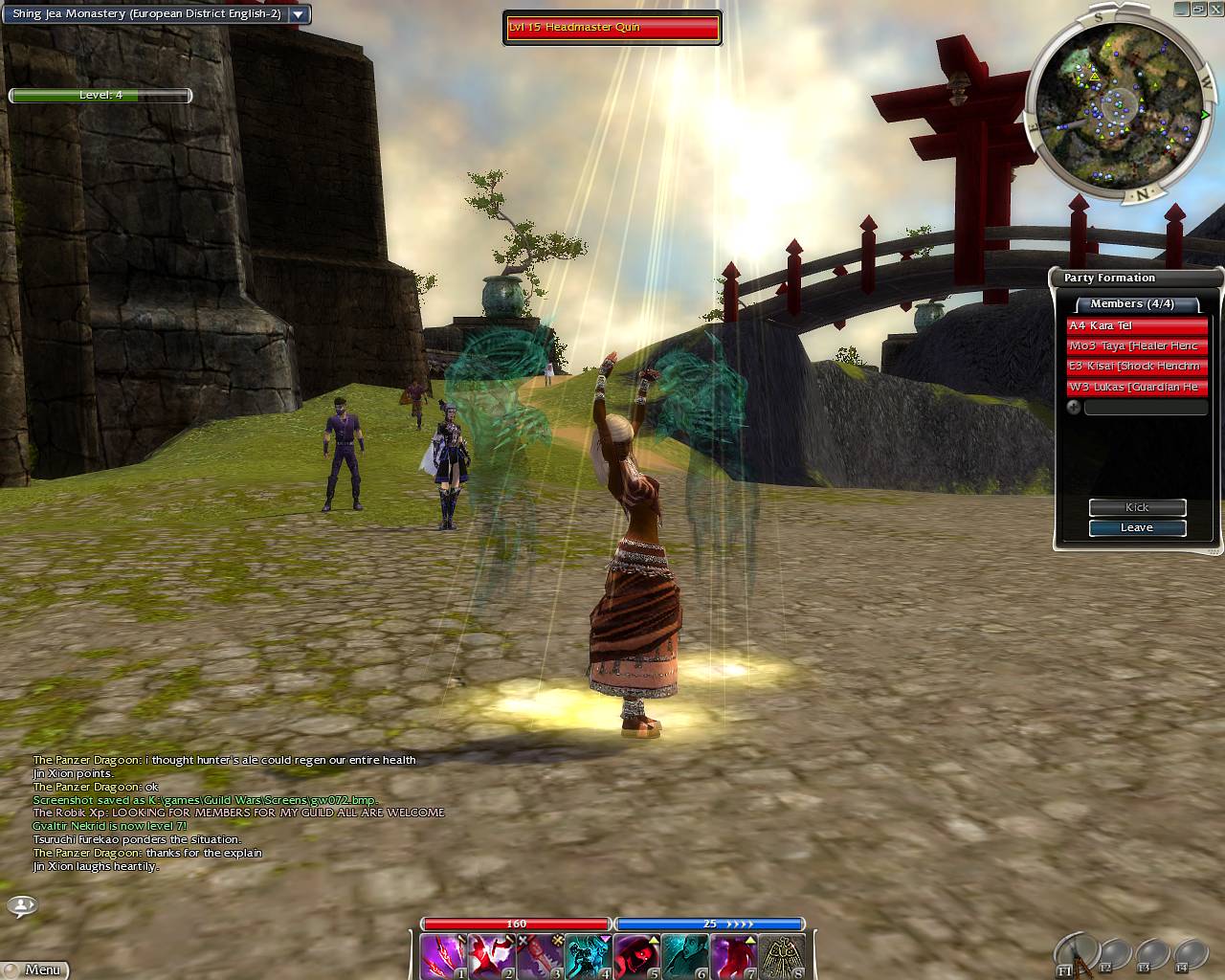Activate skill 6 teal shadowy man
The height and width of the screenshot is (980, 1225).
coord(685,956)
